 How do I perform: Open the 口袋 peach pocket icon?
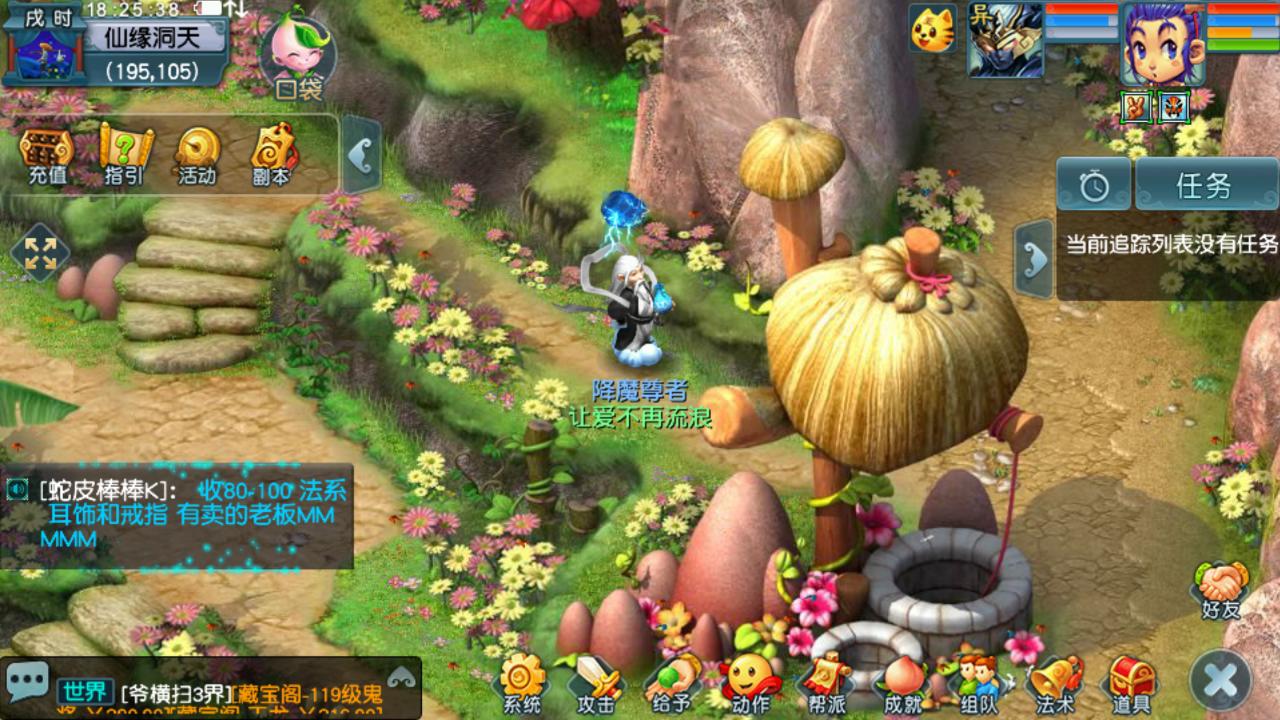tap(297, 57)
